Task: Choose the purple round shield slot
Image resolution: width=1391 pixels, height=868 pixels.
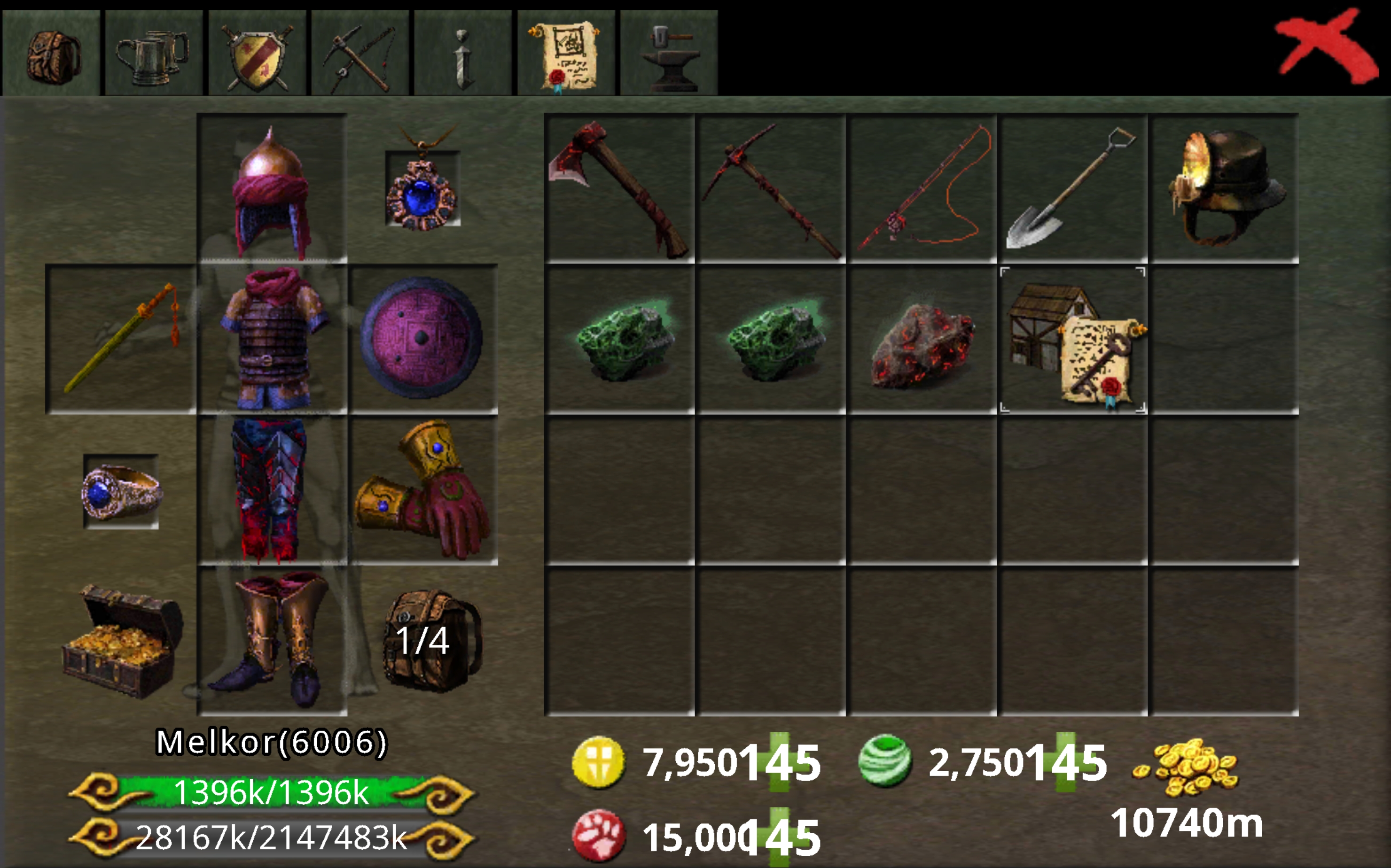Action: pos(422,339)
